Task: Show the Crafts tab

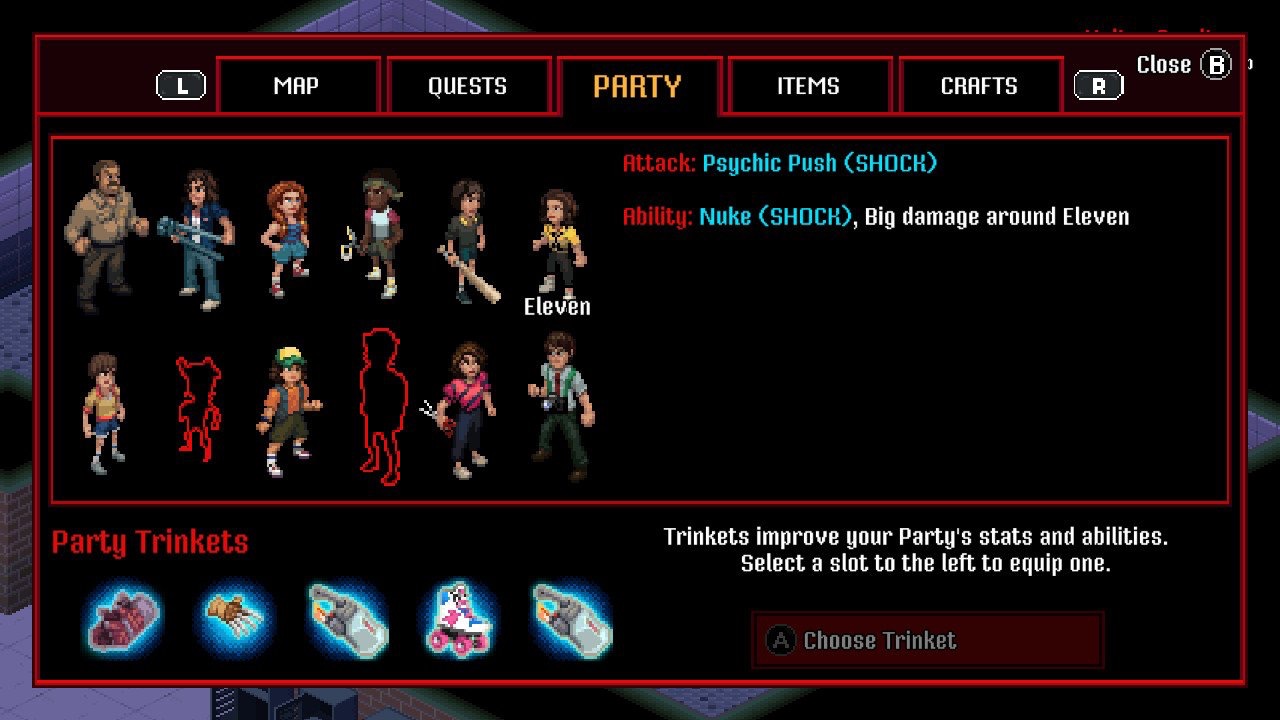Action: [979, 86]
